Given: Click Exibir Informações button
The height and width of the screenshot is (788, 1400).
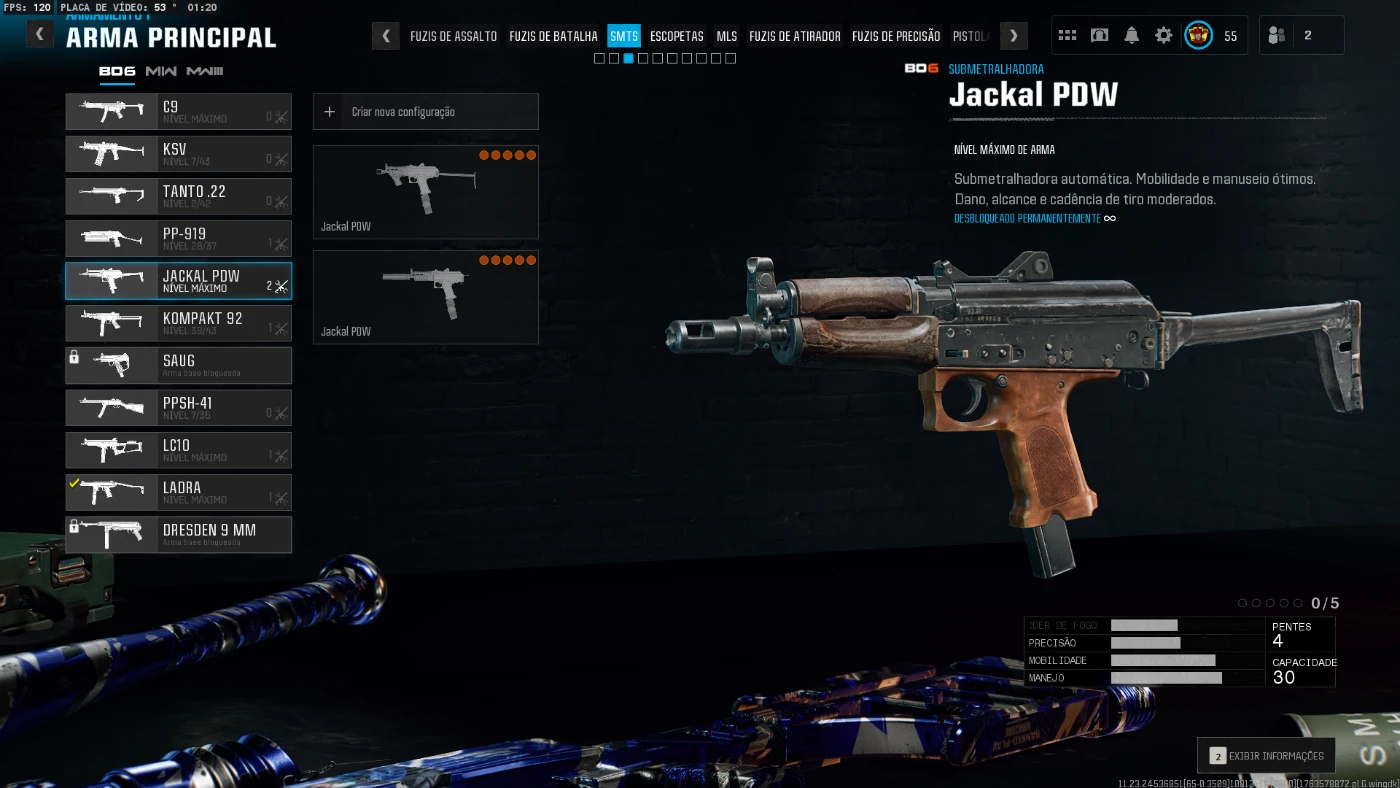Looking at the screenshot, I should 1266,756.
